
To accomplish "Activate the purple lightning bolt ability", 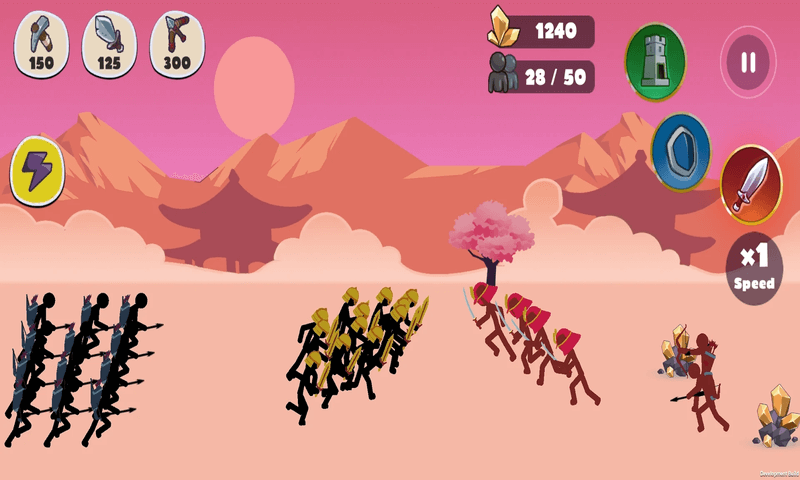I will coord(38,168).
